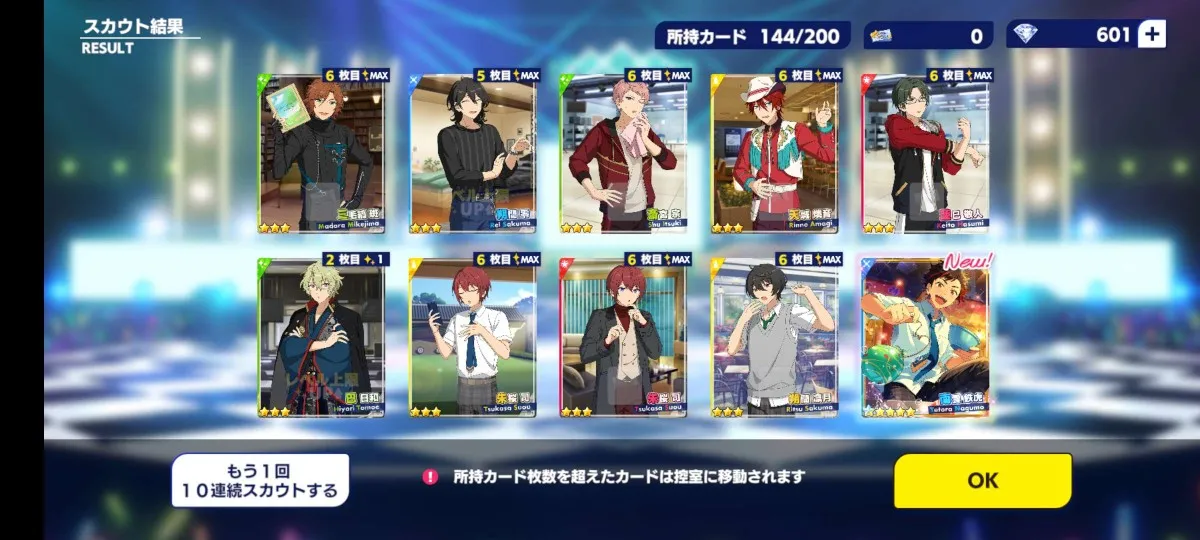The image size is (1200, 540).
Task: Inspect the Keito Hasumi card
Action: pyautogui.click(x=925, y=152)
